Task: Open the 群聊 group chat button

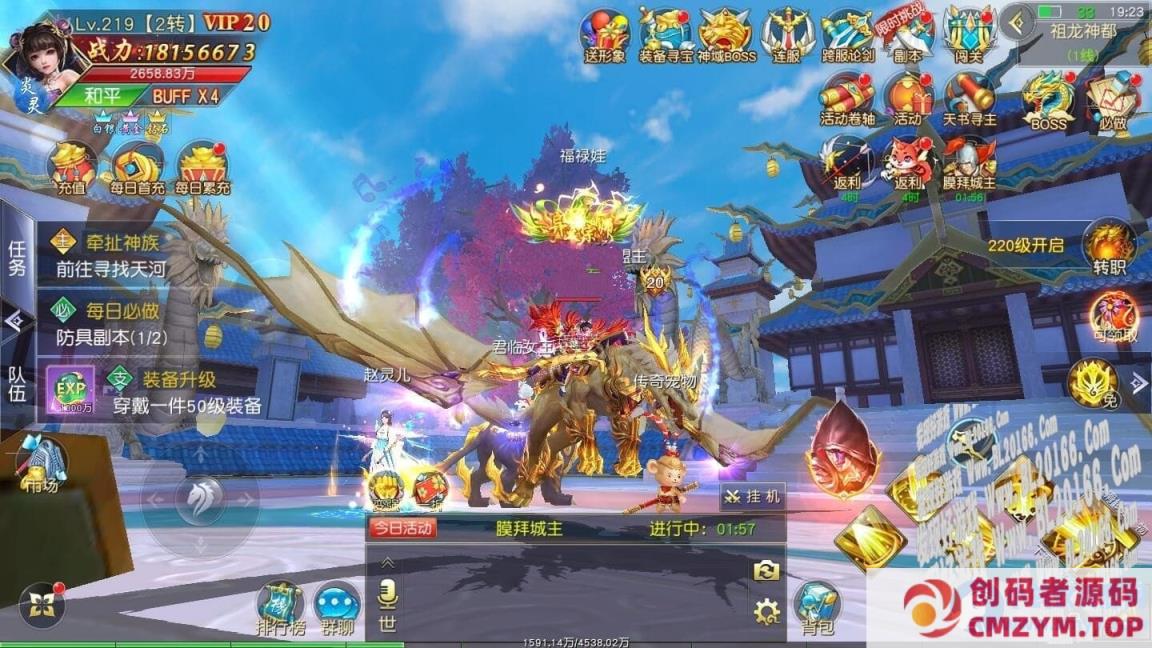Action: (338, 605)
